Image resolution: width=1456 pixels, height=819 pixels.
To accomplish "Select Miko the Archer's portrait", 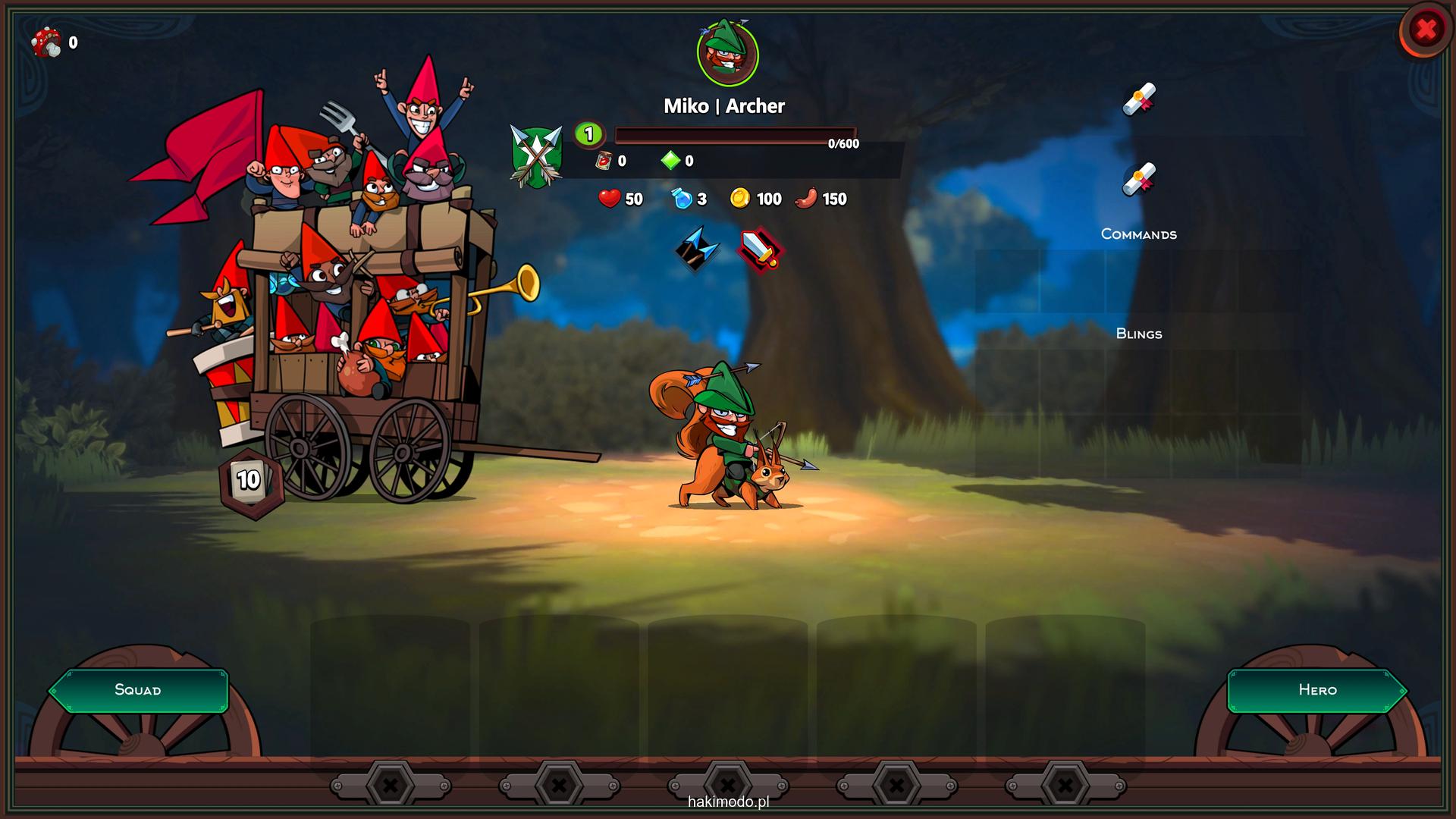I will [727, 55].
